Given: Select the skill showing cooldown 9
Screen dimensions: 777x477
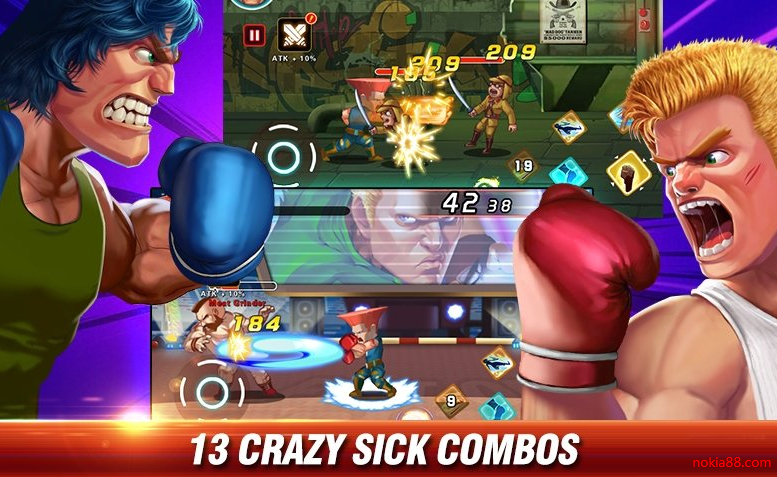Looking at the screenshot, I should point(452,402).
